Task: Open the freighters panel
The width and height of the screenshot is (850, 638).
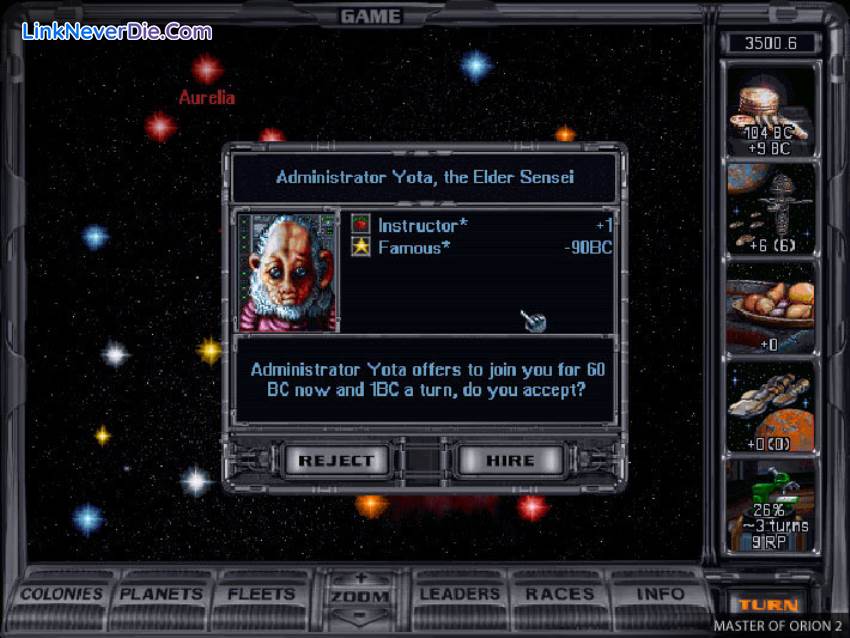Action: [x=770, y=405]
